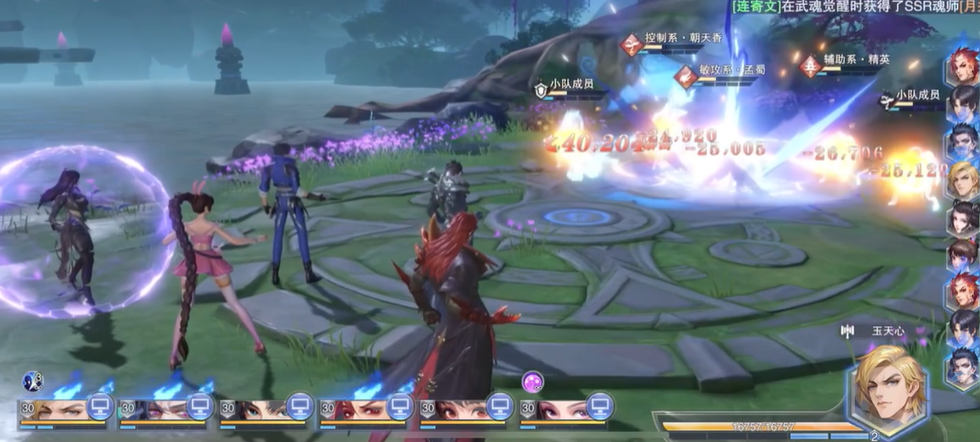Activate the purple orb buff icon
The image size is (980, 442).
pyautogui.click(x=532, y=381)
